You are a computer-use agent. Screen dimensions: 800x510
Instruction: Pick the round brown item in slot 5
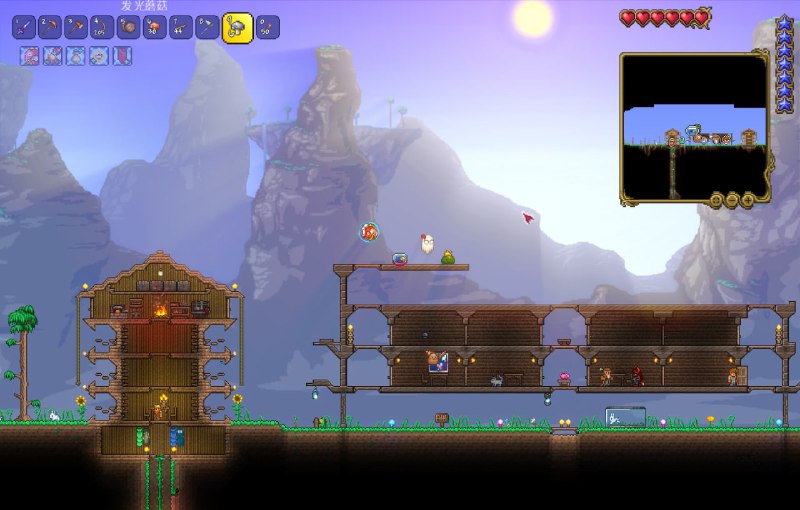pyautogui.click(x=128, y=27)
